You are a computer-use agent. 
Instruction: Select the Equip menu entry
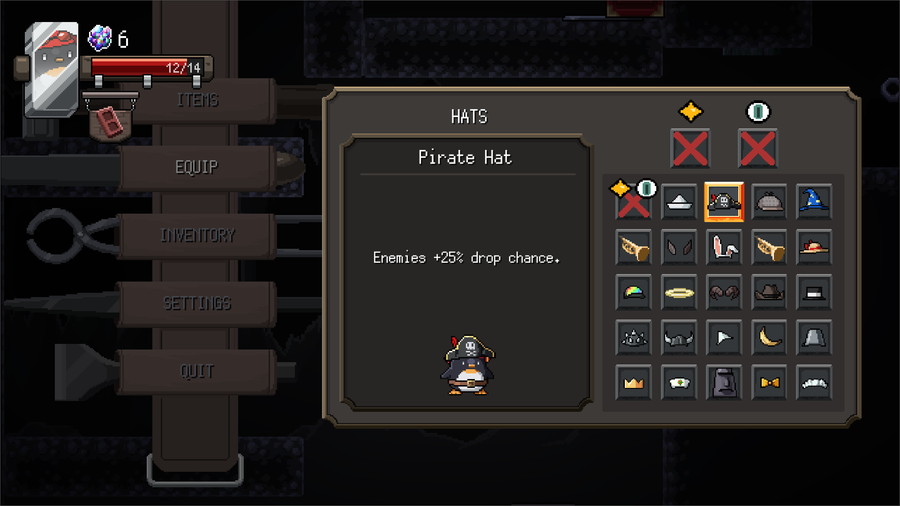[197, 167]
